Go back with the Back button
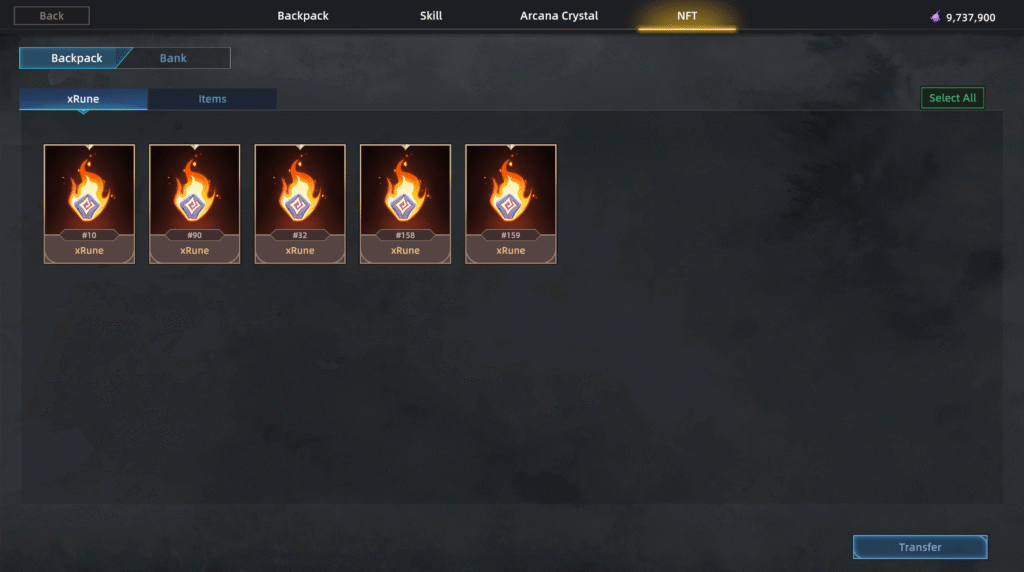 click(51, 16)
